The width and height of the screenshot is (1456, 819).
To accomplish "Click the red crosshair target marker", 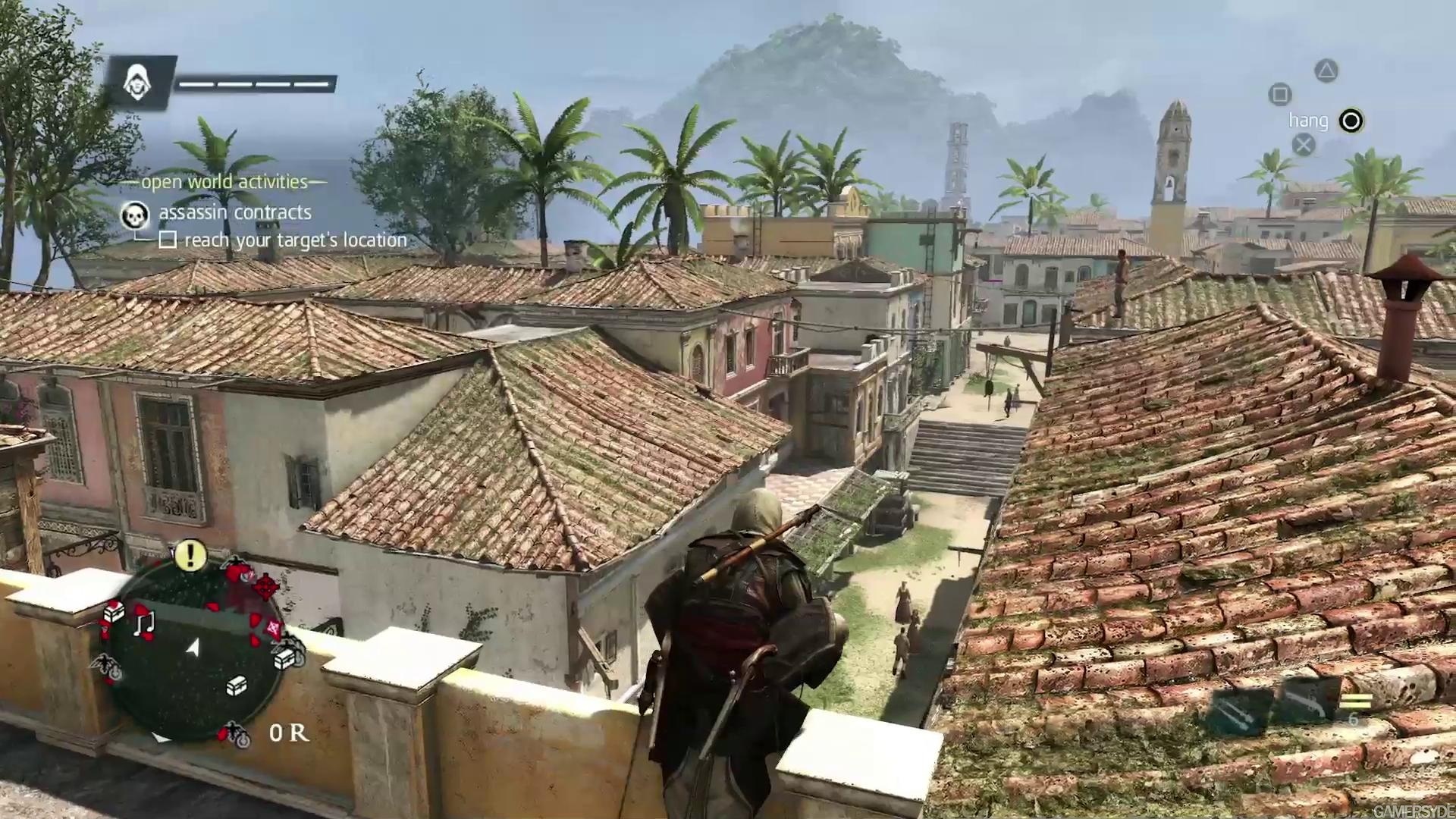I will [x=265, y=586].
